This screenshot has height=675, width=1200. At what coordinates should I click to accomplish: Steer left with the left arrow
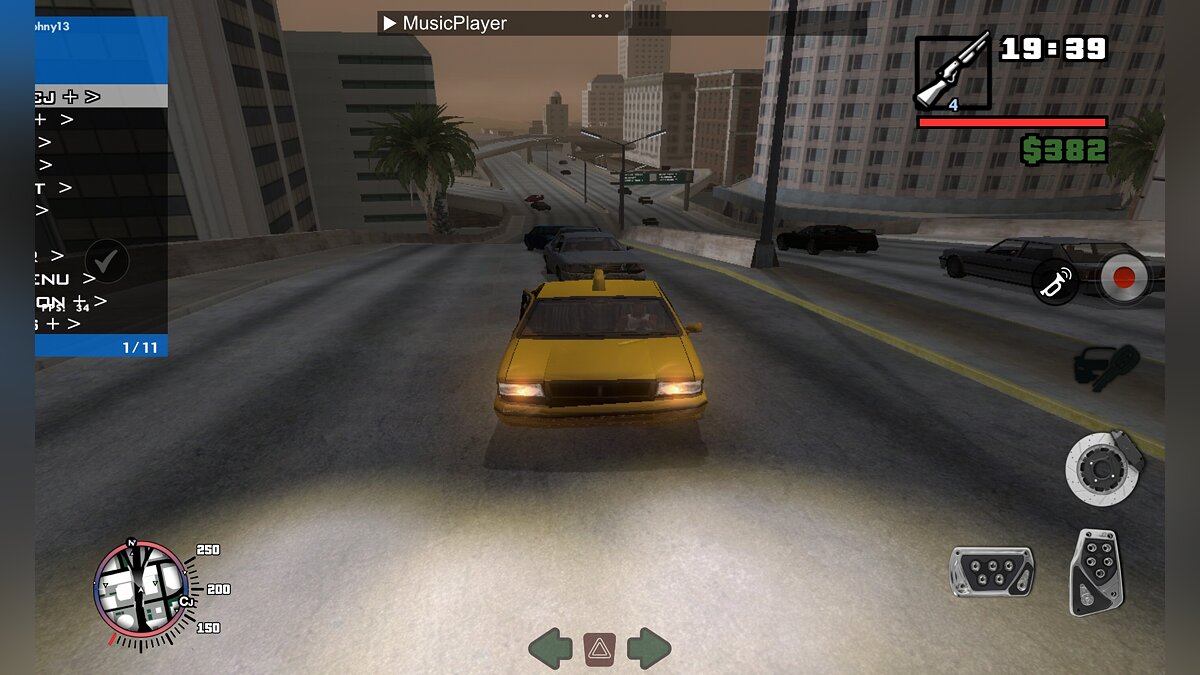pyautogui.click(x=550, y=649)
